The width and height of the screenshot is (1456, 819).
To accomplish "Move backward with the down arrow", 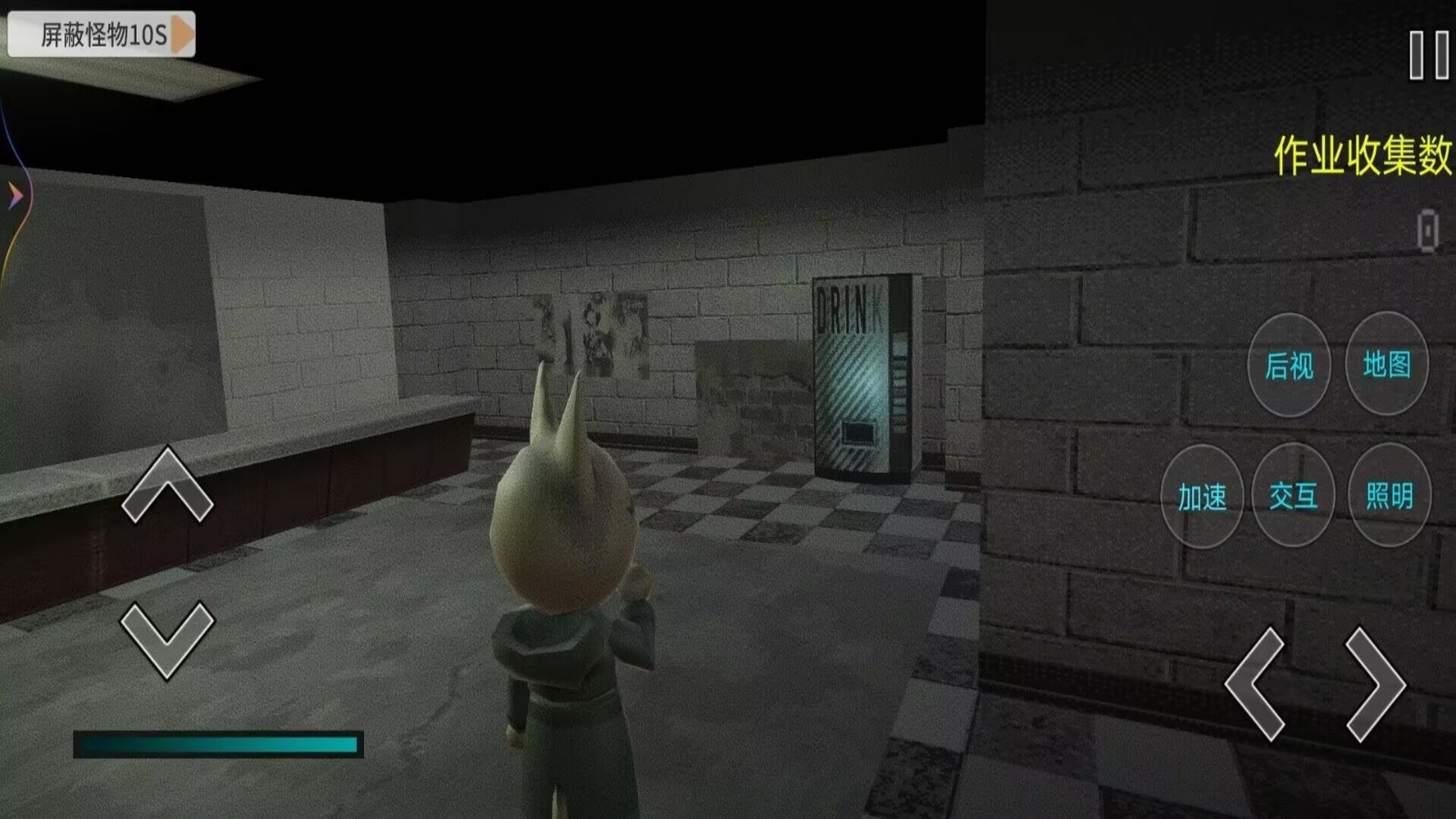I will pos(167,640).
